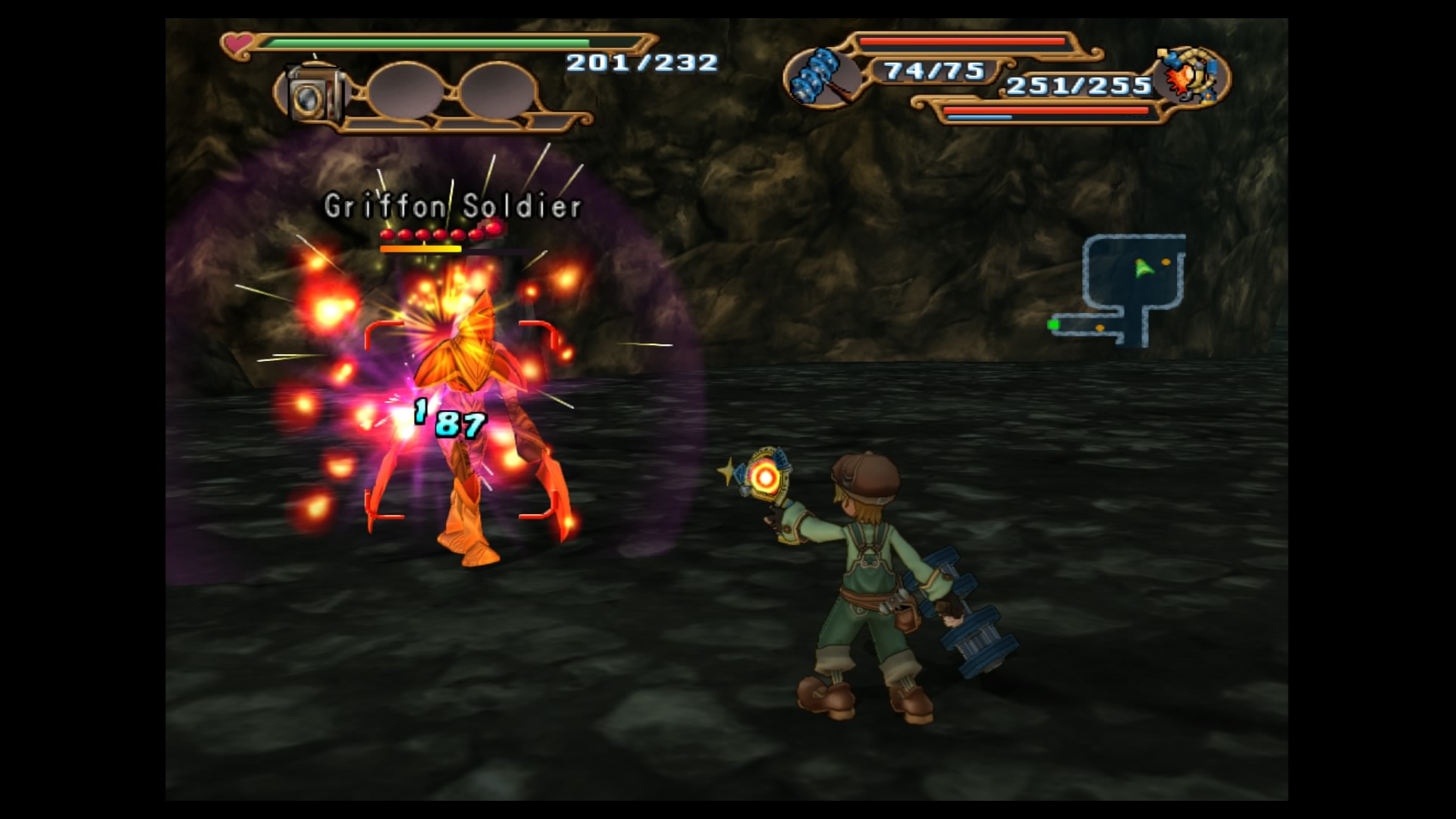Screen dimensions: 1456x819
Task: Click the 201/232 health counter
Action: coord(643,64)
